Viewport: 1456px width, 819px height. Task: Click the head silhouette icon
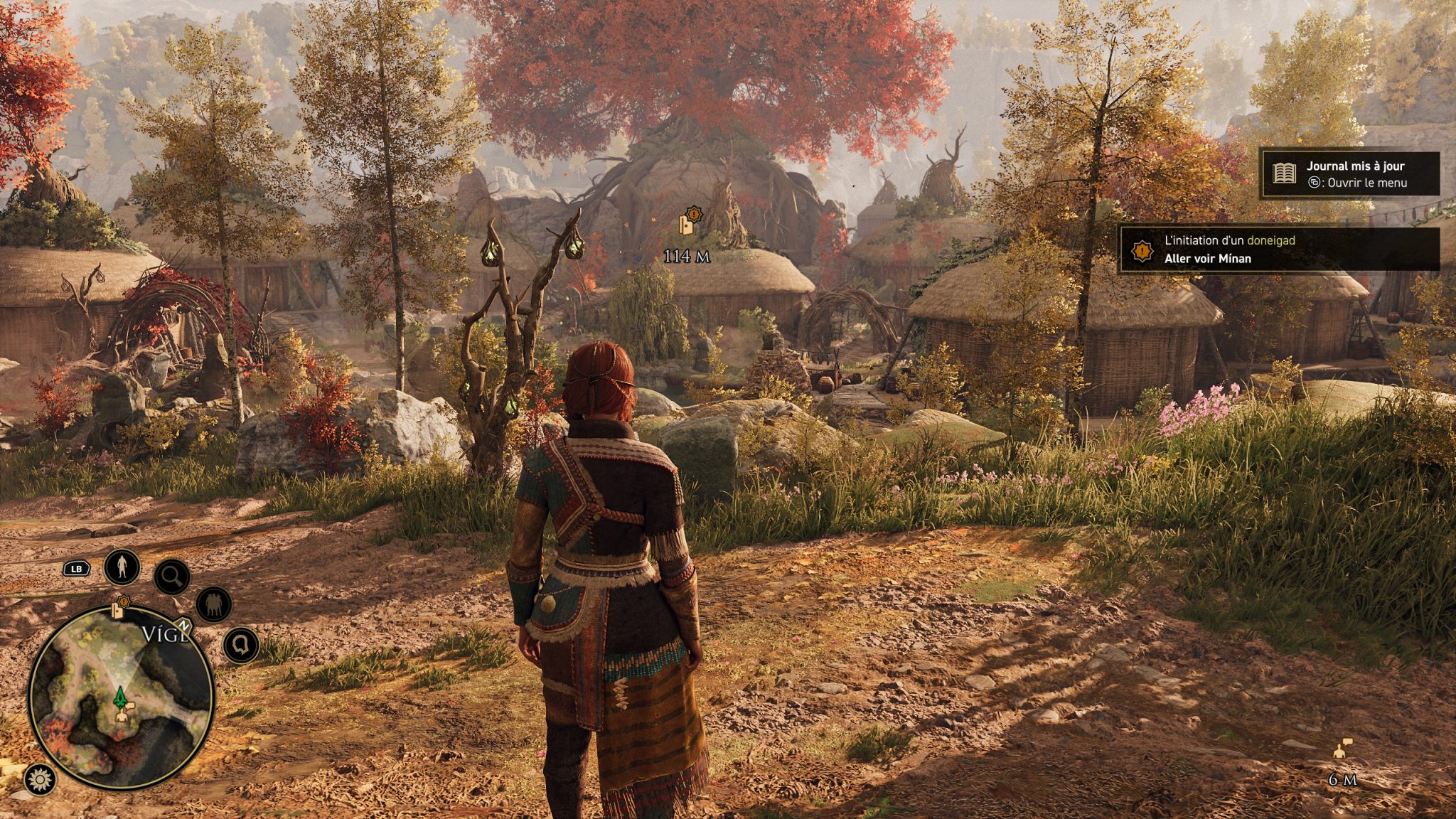tap(240, 646)
